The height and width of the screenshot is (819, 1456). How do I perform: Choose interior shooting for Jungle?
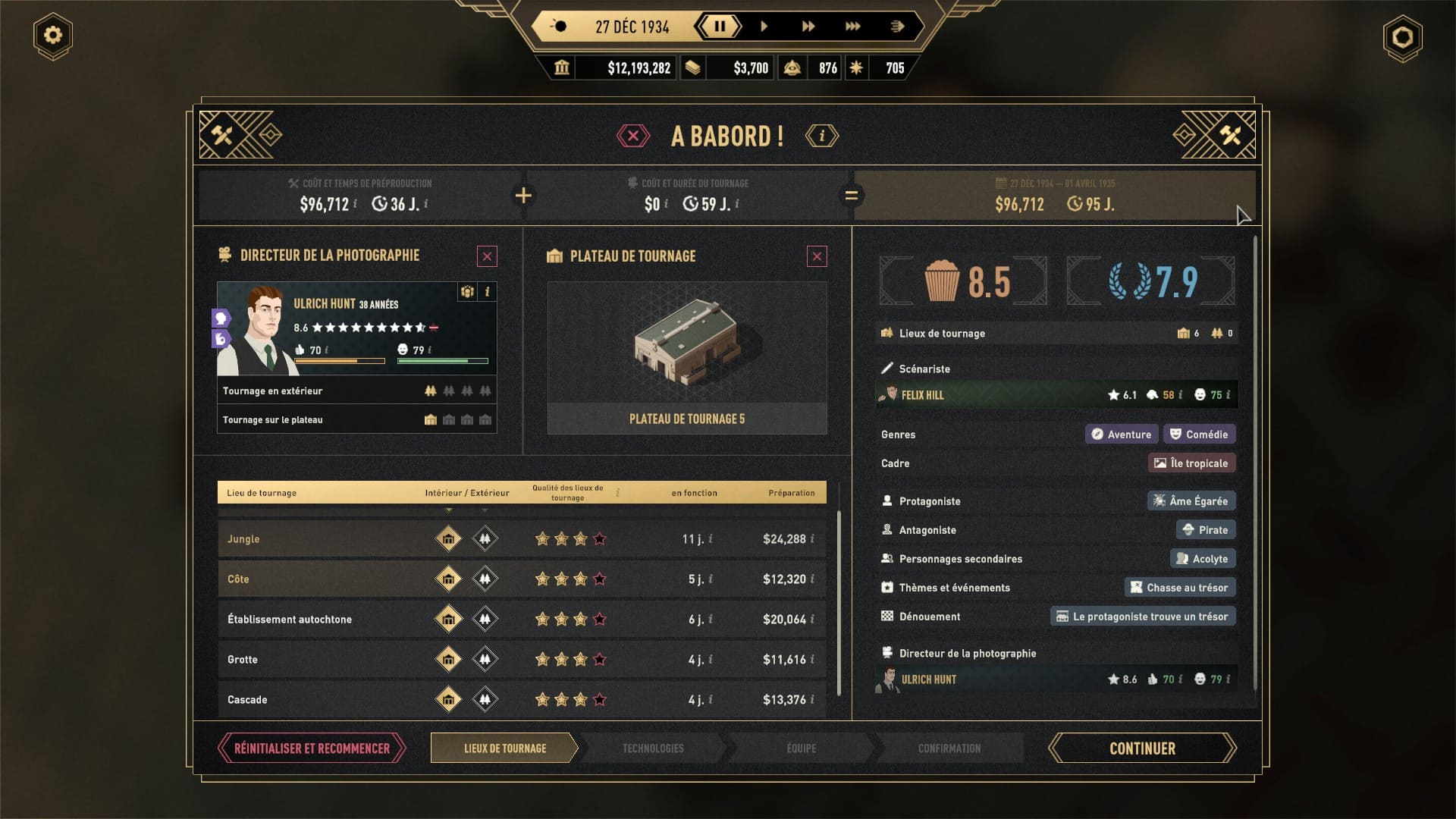448,539
